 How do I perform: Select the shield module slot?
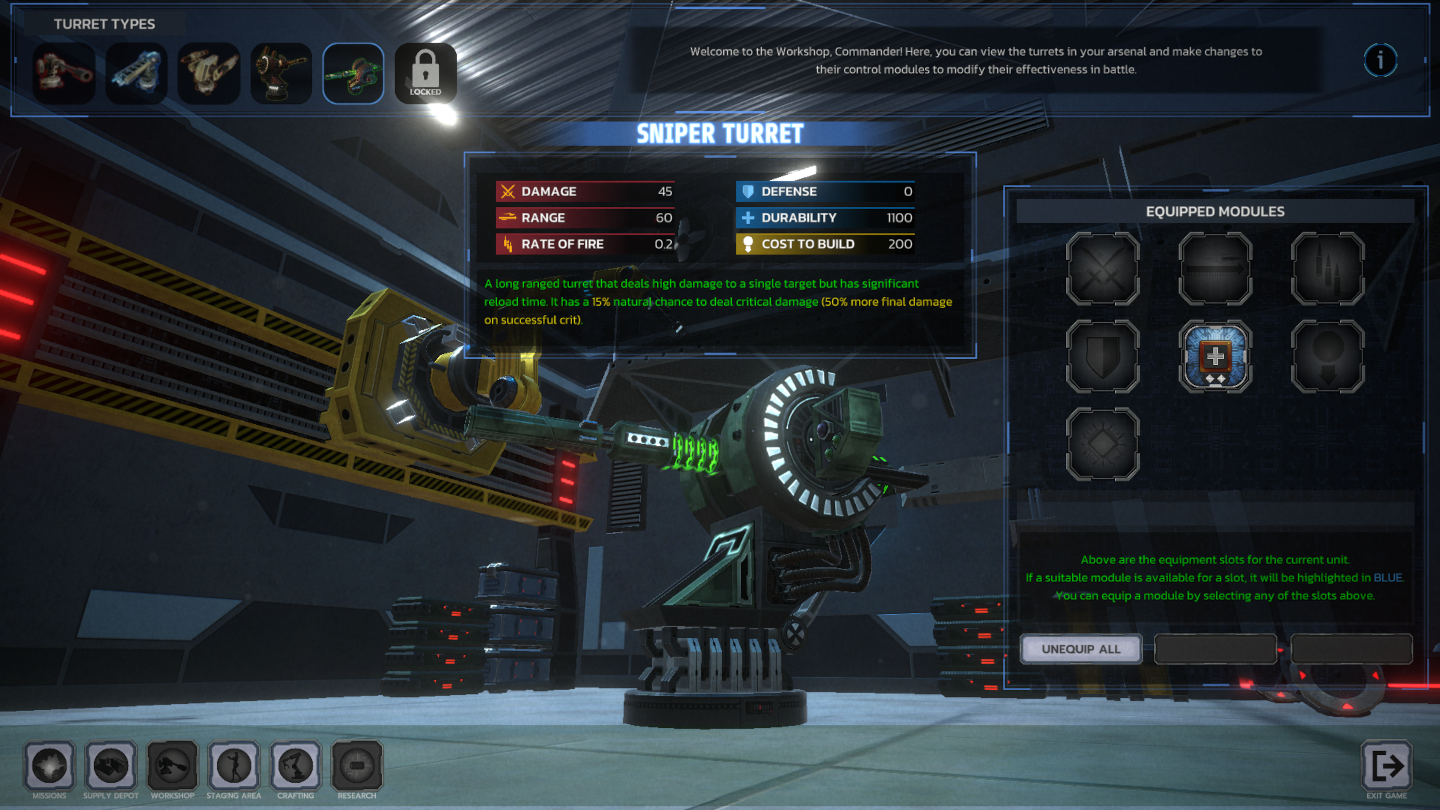click(1103, 356)
